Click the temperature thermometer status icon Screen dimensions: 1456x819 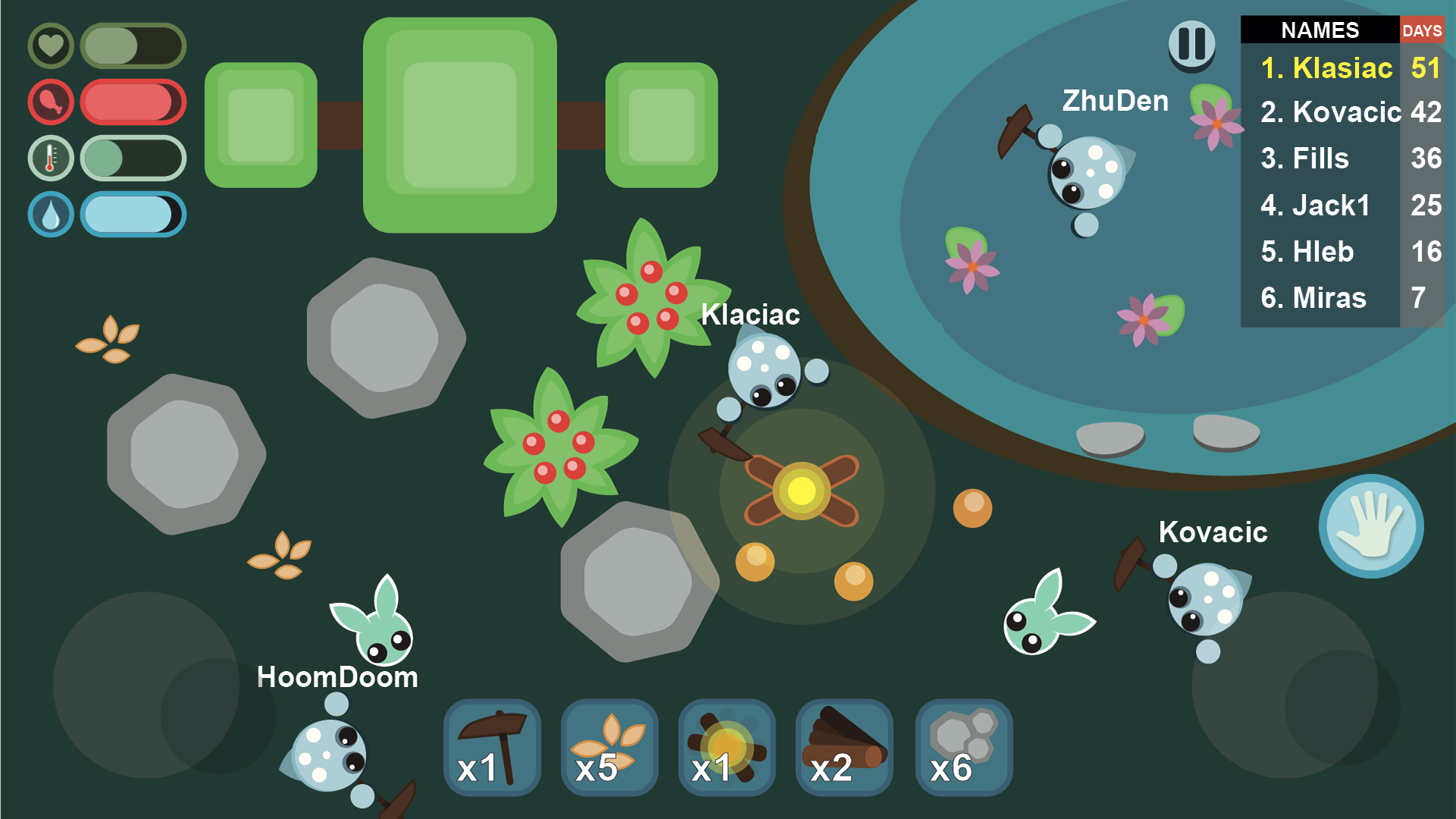[x=50, y=158]
